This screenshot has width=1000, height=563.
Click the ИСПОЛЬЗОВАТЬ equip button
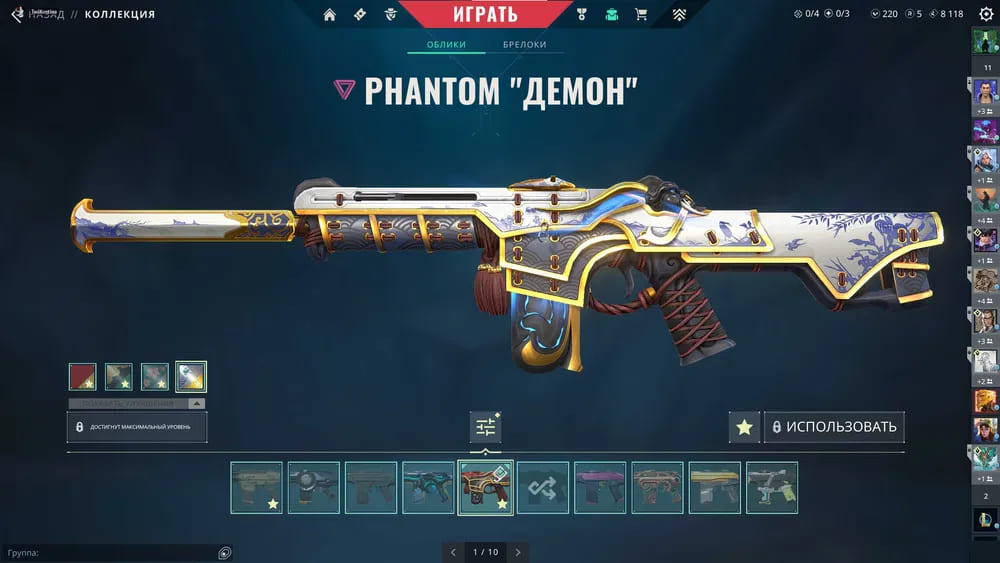[834, 427]
